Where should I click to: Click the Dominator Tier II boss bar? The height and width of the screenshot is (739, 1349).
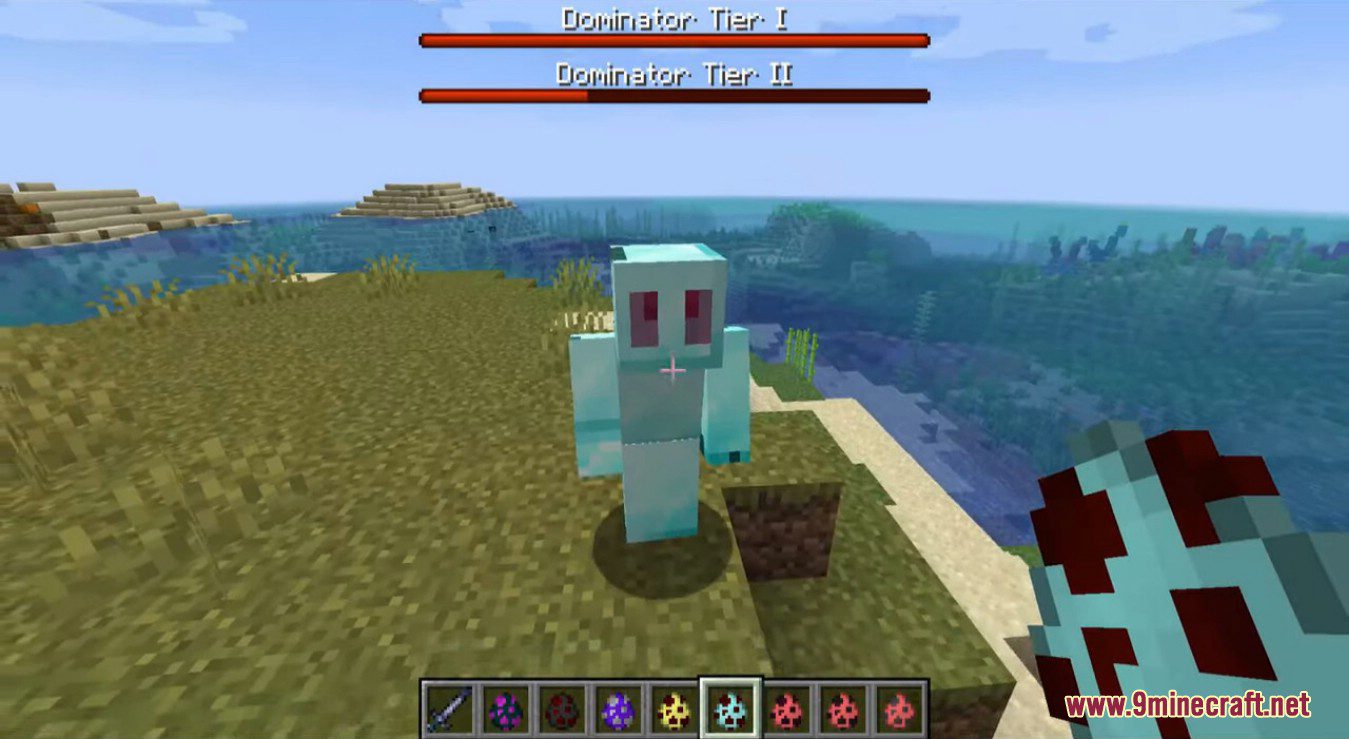pyautogui.click(x=672, y=97)
